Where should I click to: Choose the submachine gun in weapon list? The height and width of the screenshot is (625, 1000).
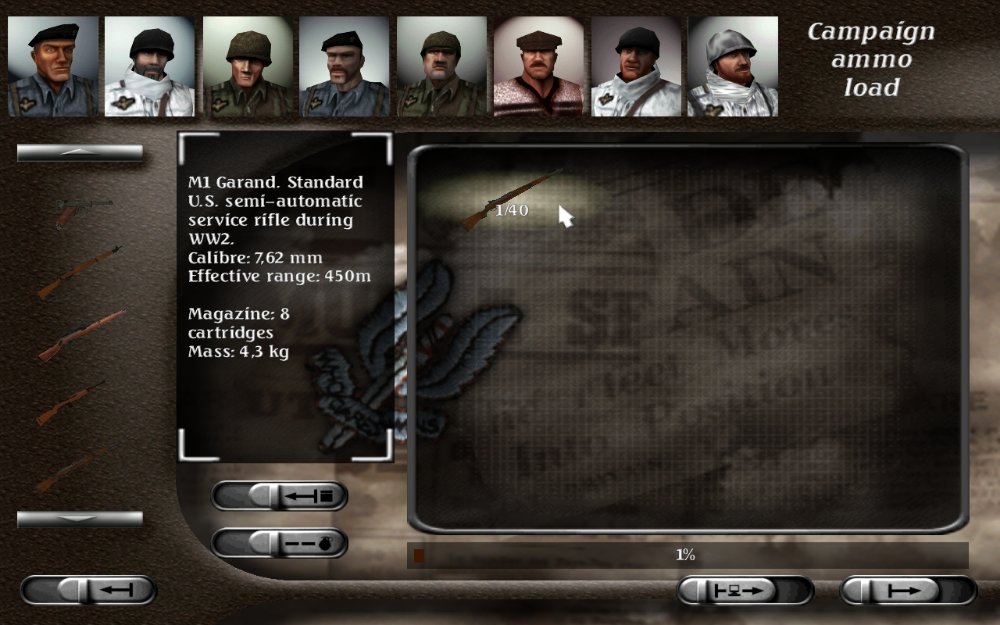[x=82, y=206]
